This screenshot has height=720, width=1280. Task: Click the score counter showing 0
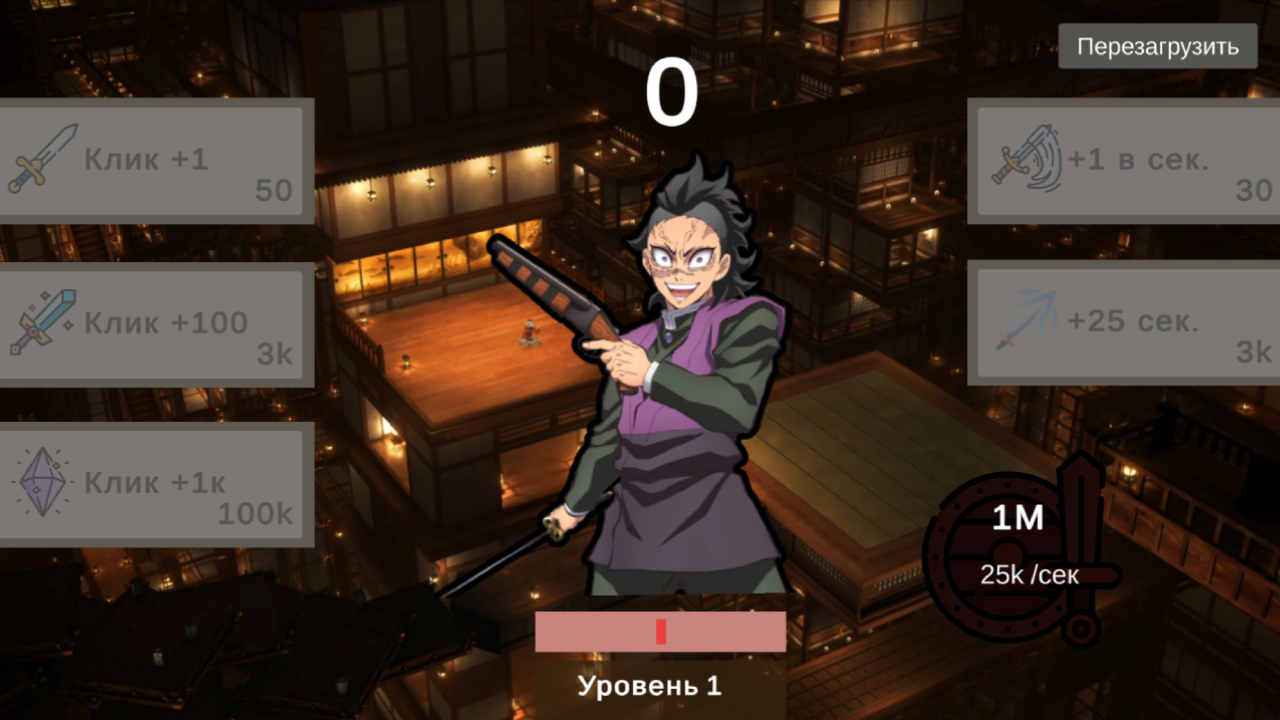(x=673, y=88)
